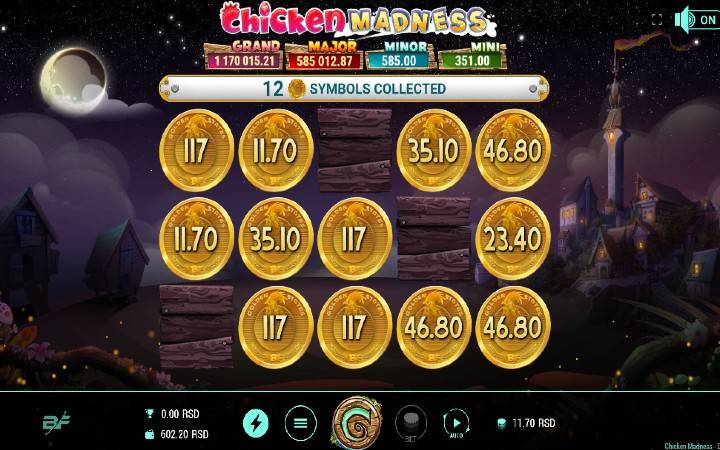
Task: Click the BF provider logo
Action: pyautogui.click(x=56, y=423)
